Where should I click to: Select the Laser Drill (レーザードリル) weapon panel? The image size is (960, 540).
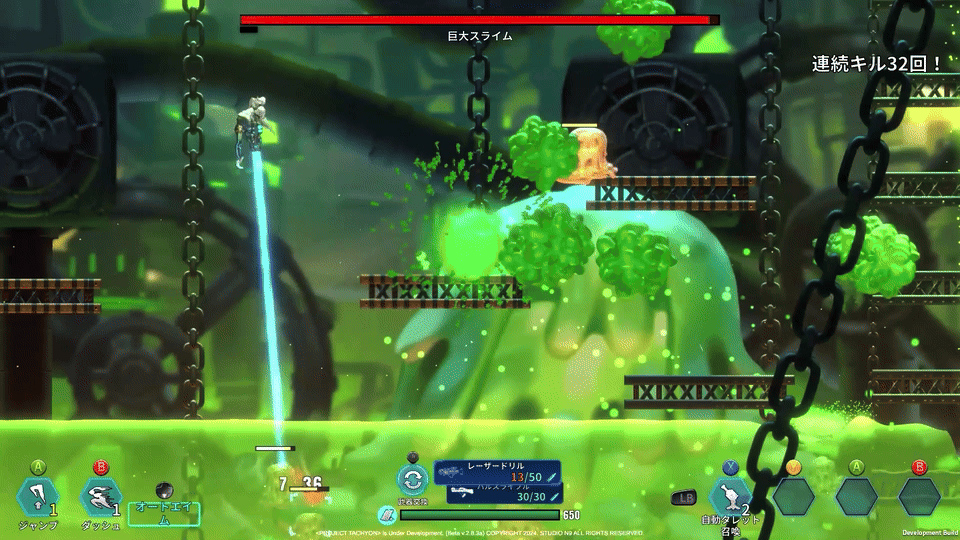[x=497, y=472]
